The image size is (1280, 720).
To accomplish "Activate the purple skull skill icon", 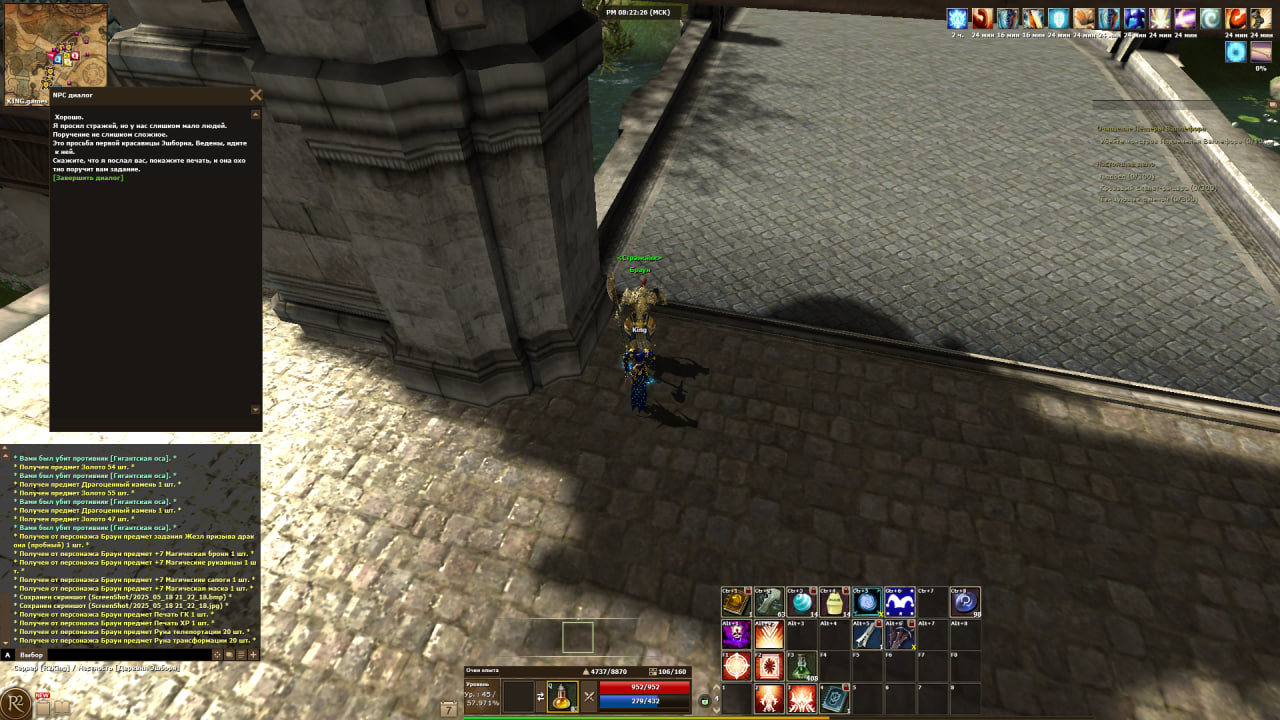I will (x=736, y=634).
